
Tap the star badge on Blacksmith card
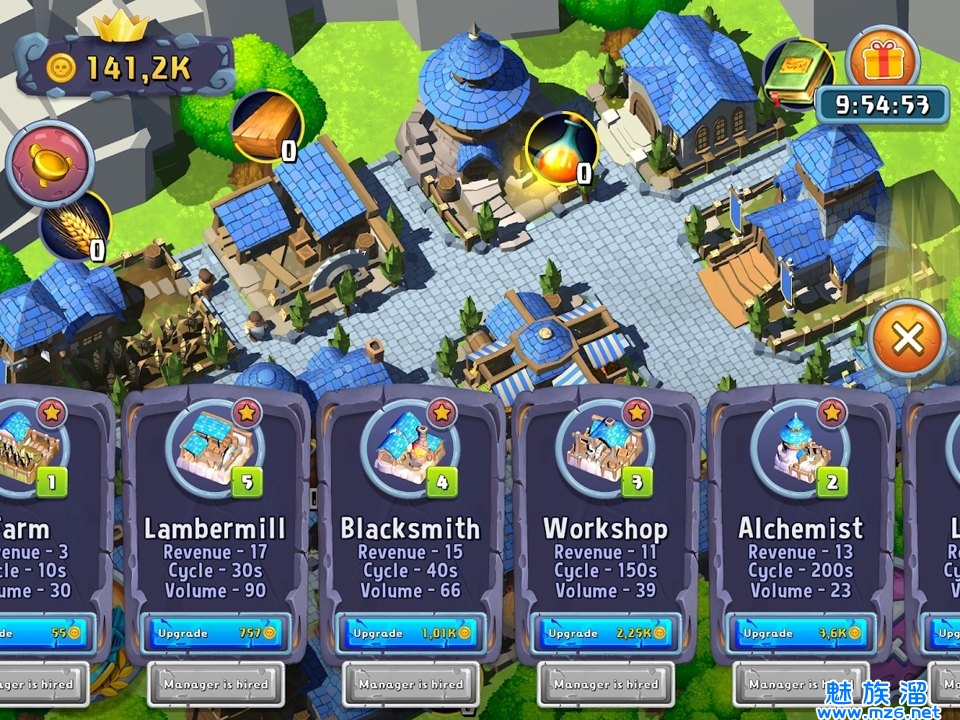coord(441,411)
